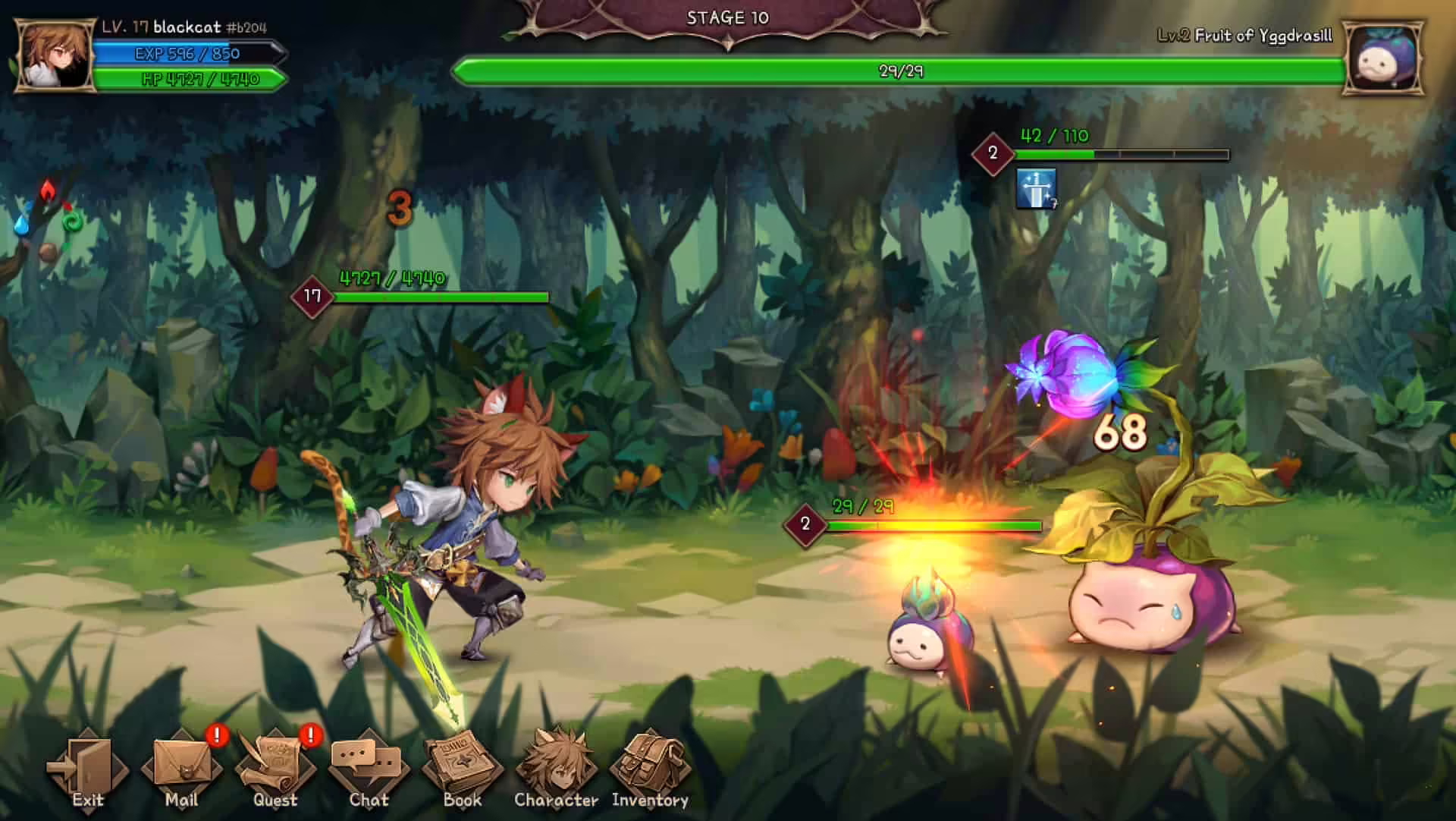Screen dimensions: 1456x821
Task: Open the Character screen
Action: [556, 768]
